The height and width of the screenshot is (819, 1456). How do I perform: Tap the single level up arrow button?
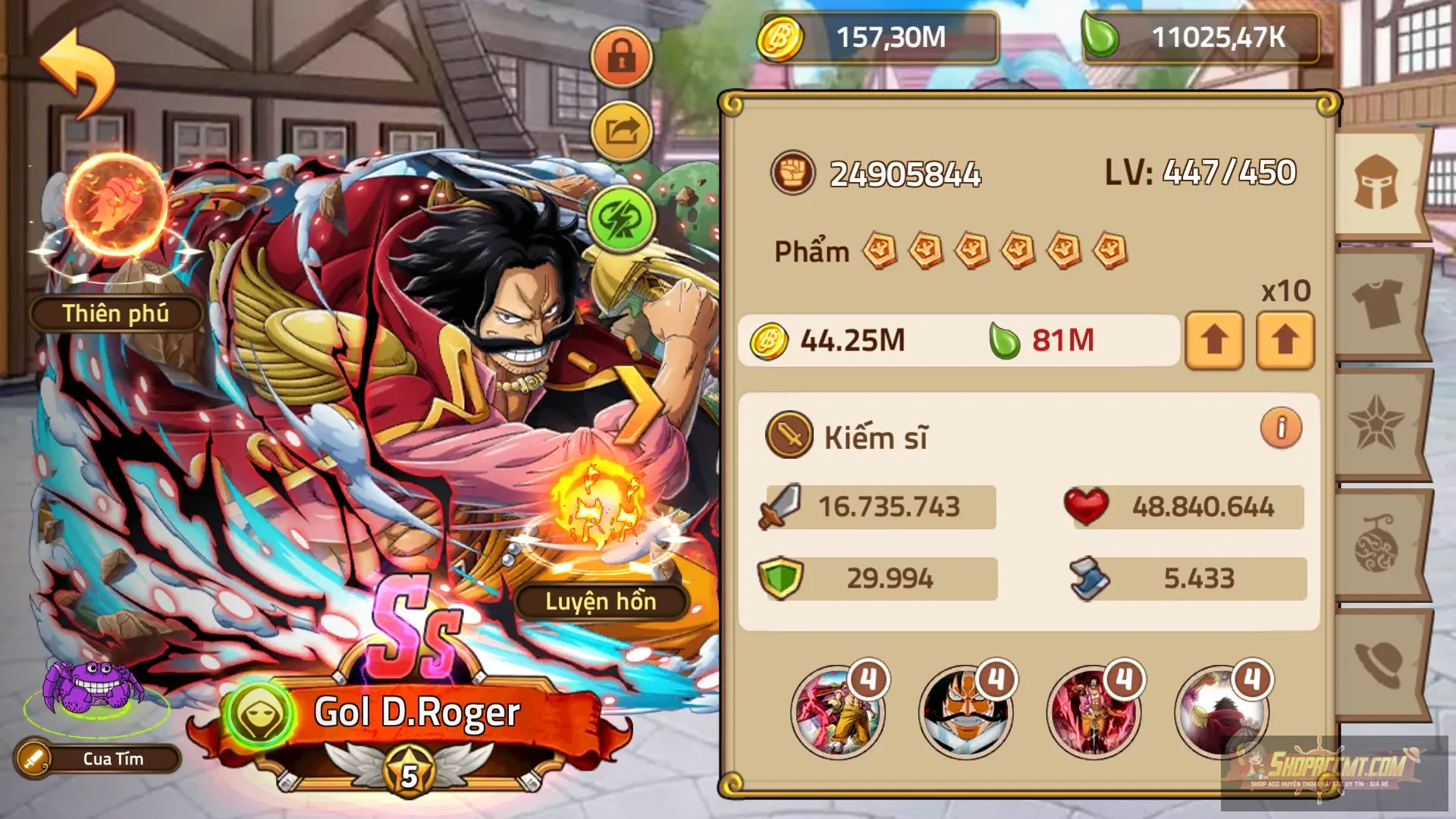coord(1214,340)
